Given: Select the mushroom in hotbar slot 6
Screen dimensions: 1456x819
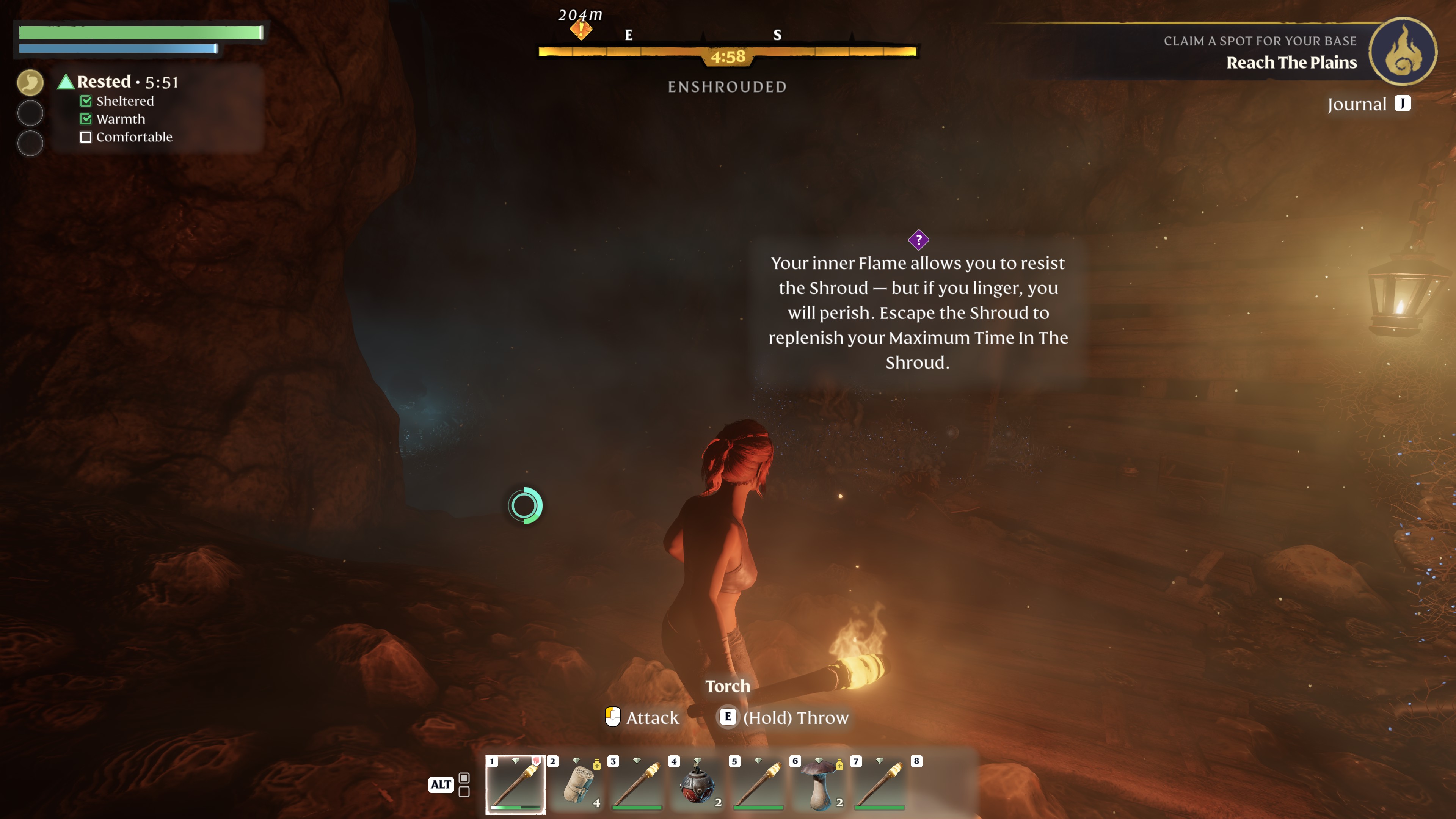Looking at the screenshot, I should [819, 784].
